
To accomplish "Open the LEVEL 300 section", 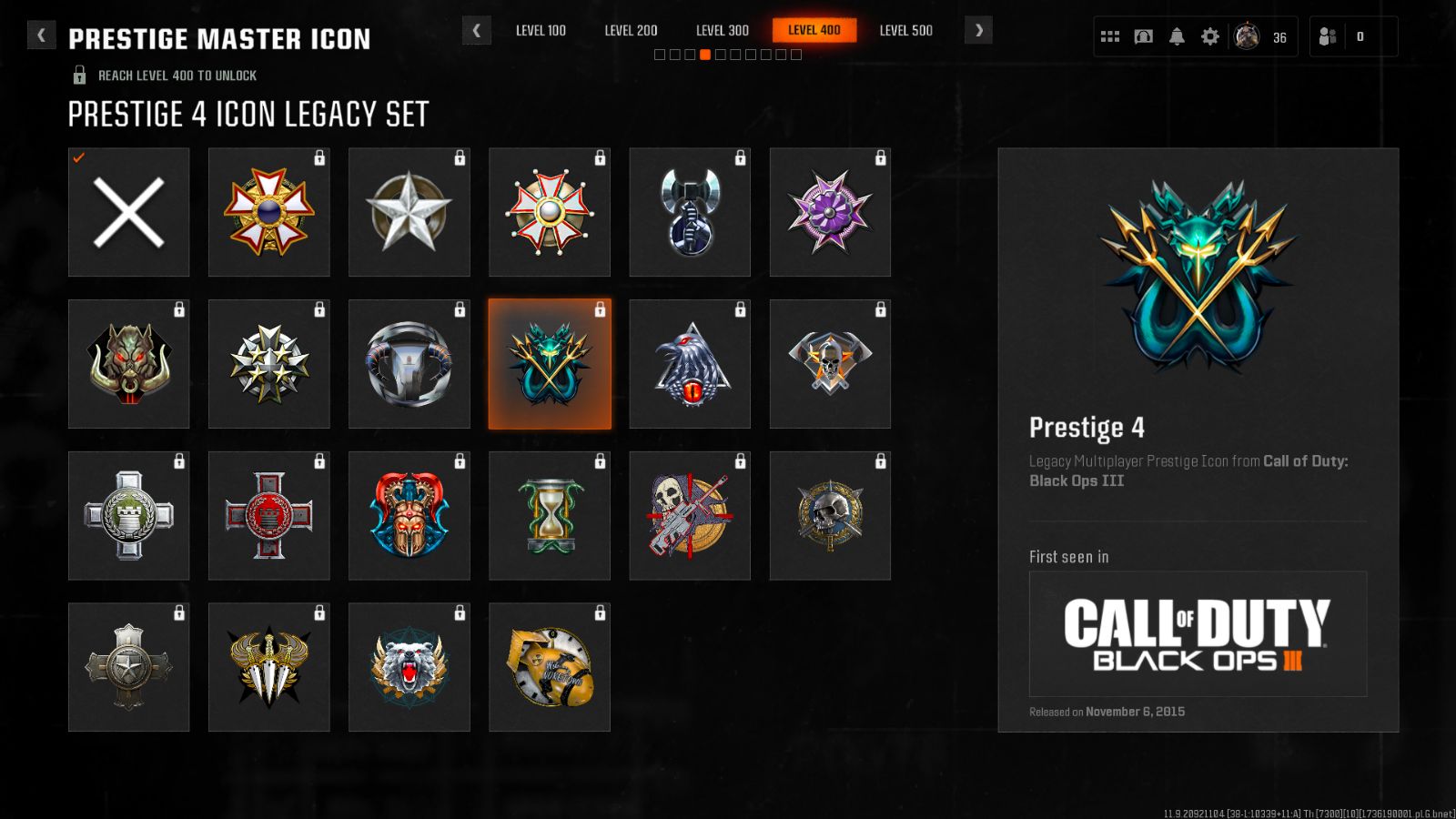I will pos(722,30).
